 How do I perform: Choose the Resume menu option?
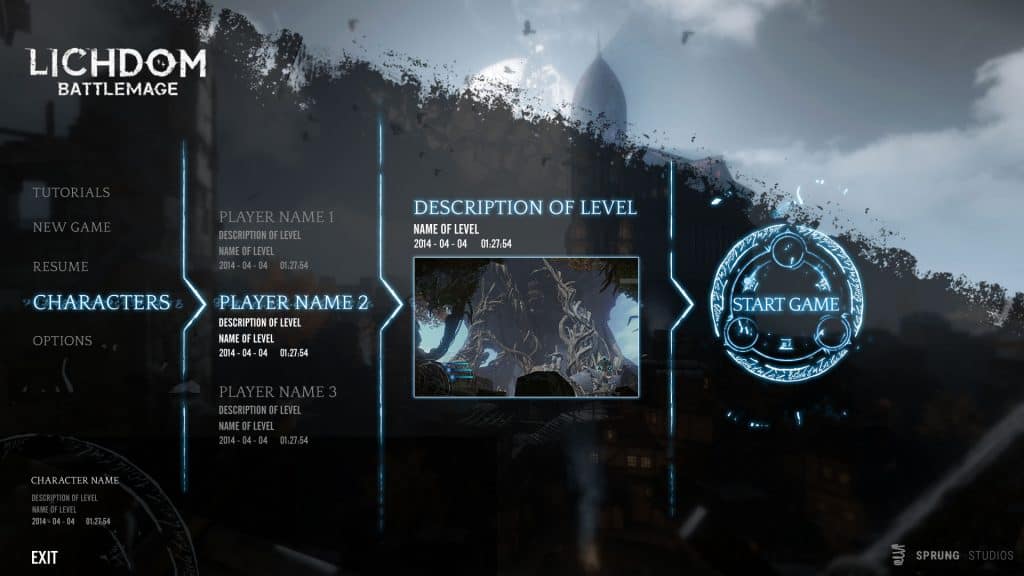pyautogui.click(x=61, y=267)
